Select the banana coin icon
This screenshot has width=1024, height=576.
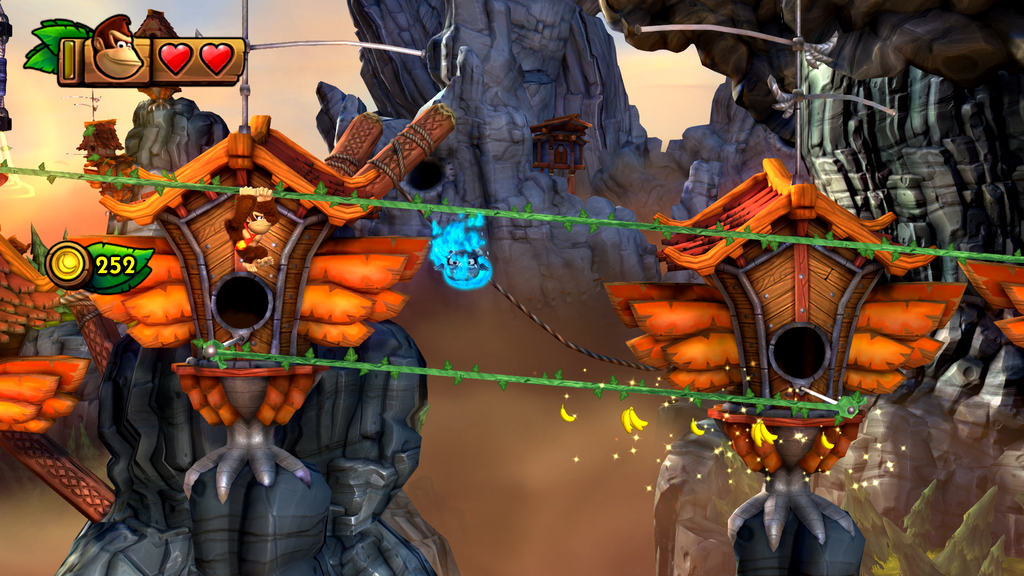click(x=69, y=265)
